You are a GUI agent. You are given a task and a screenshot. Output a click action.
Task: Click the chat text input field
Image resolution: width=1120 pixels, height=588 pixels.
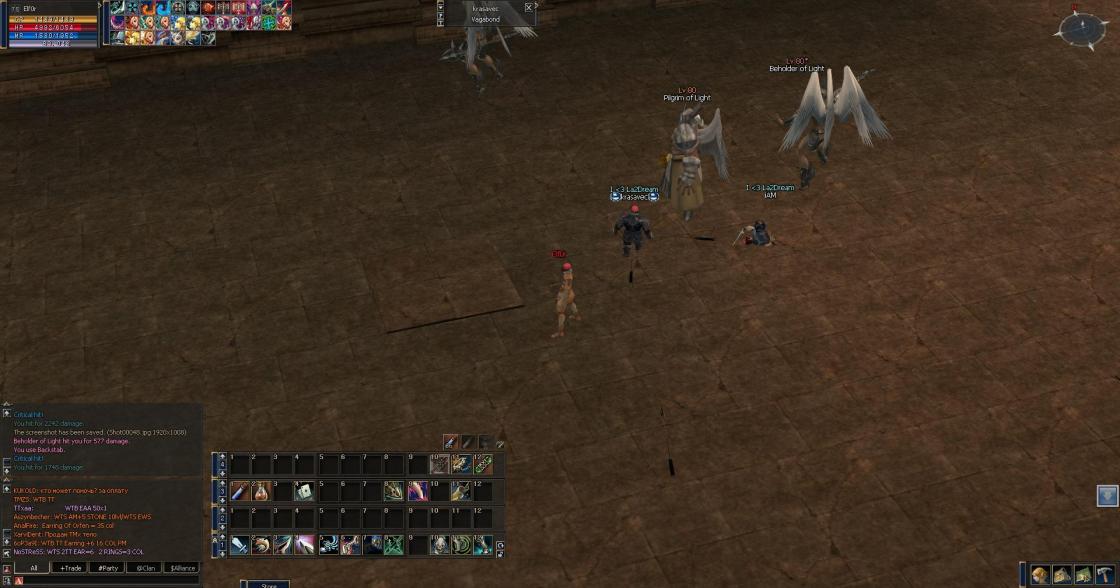(110, 580)
